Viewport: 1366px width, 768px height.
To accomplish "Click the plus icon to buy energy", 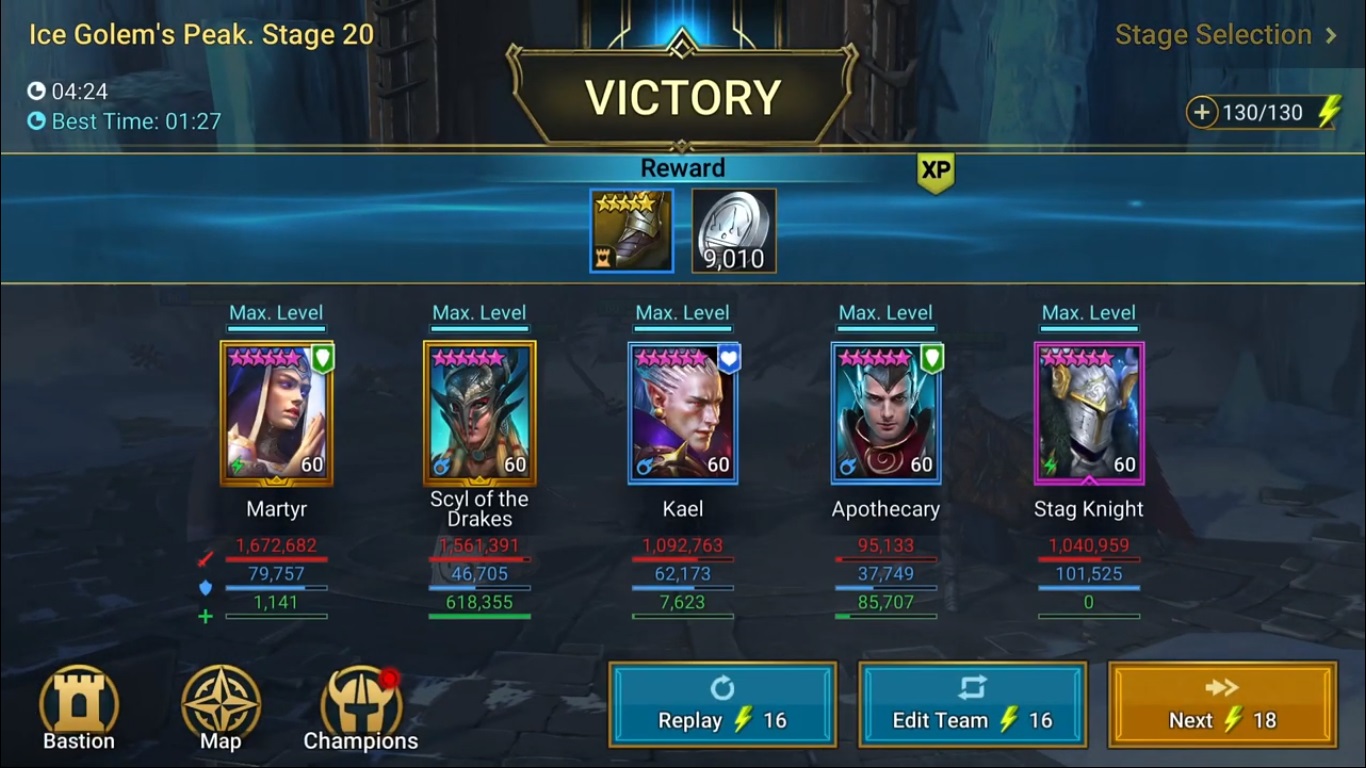I will click(x=1205, y=111).
